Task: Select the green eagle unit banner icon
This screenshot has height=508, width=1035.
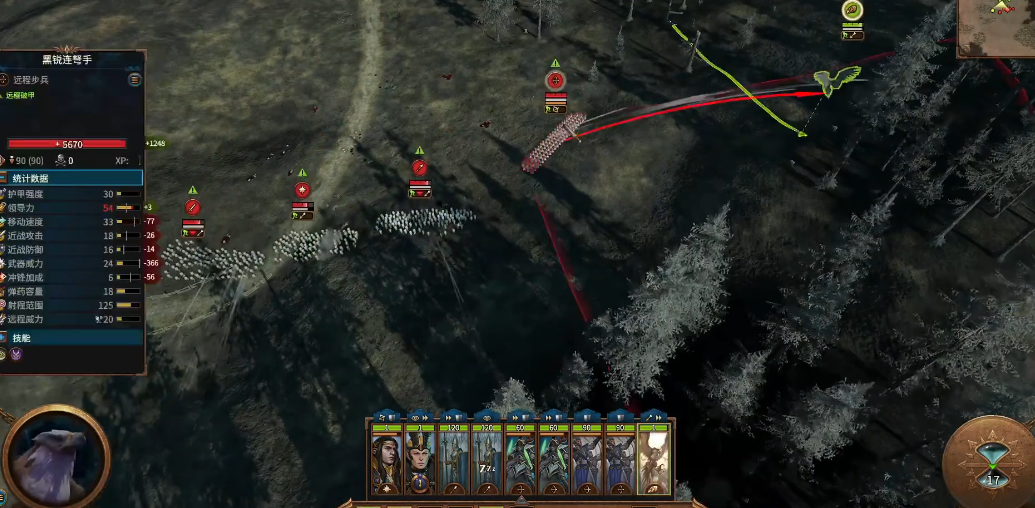Action: point(853,11)
